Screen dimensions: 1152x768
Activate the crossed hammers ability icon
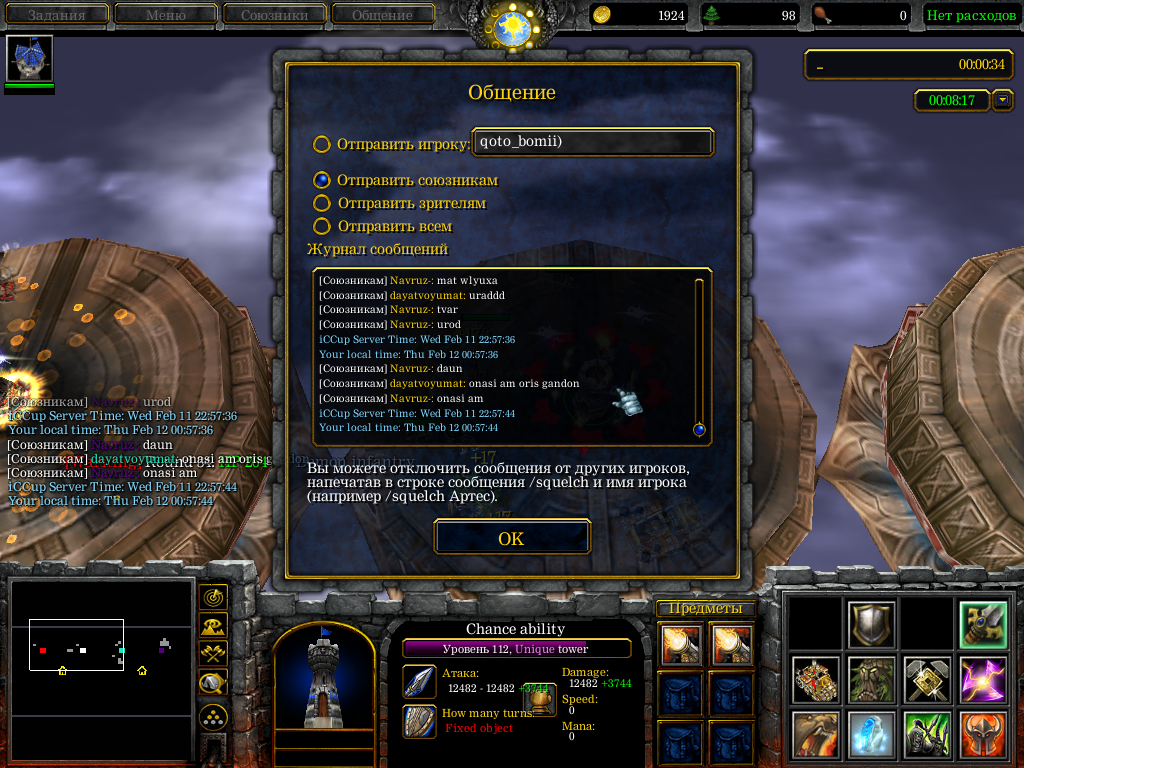tap(926, 679)
